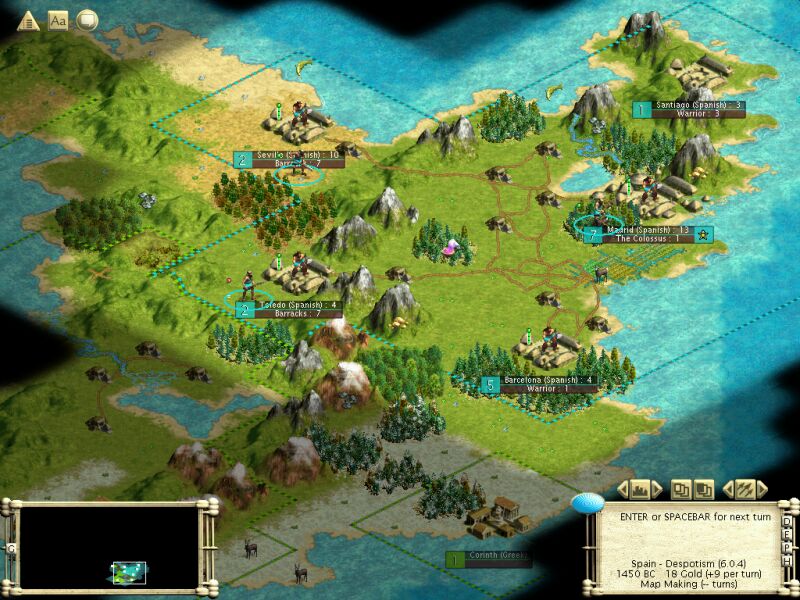
Task: Toggle the minimap 'G' grid button
Action: tap(11, 548)
